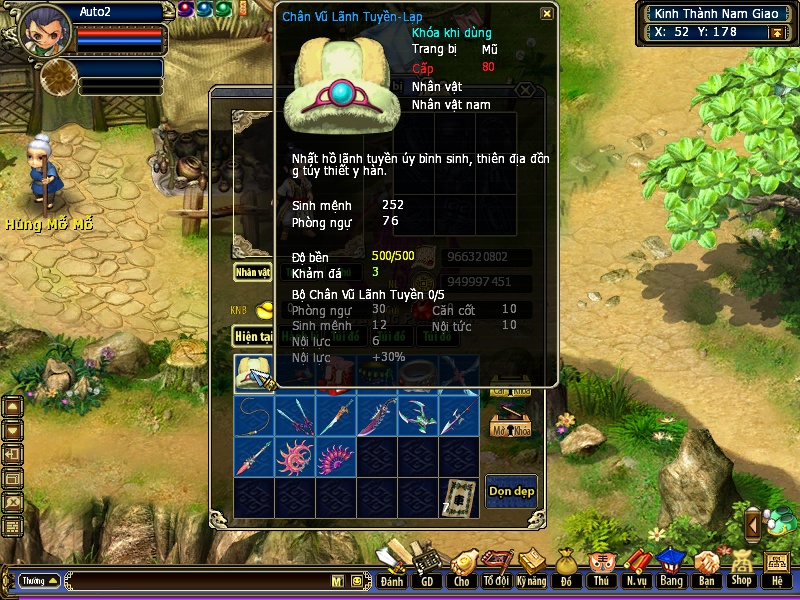The height and width of the screenshot is (600, 800).
Task: Pick the pink spiked wheel item
Action: point(296,456)
